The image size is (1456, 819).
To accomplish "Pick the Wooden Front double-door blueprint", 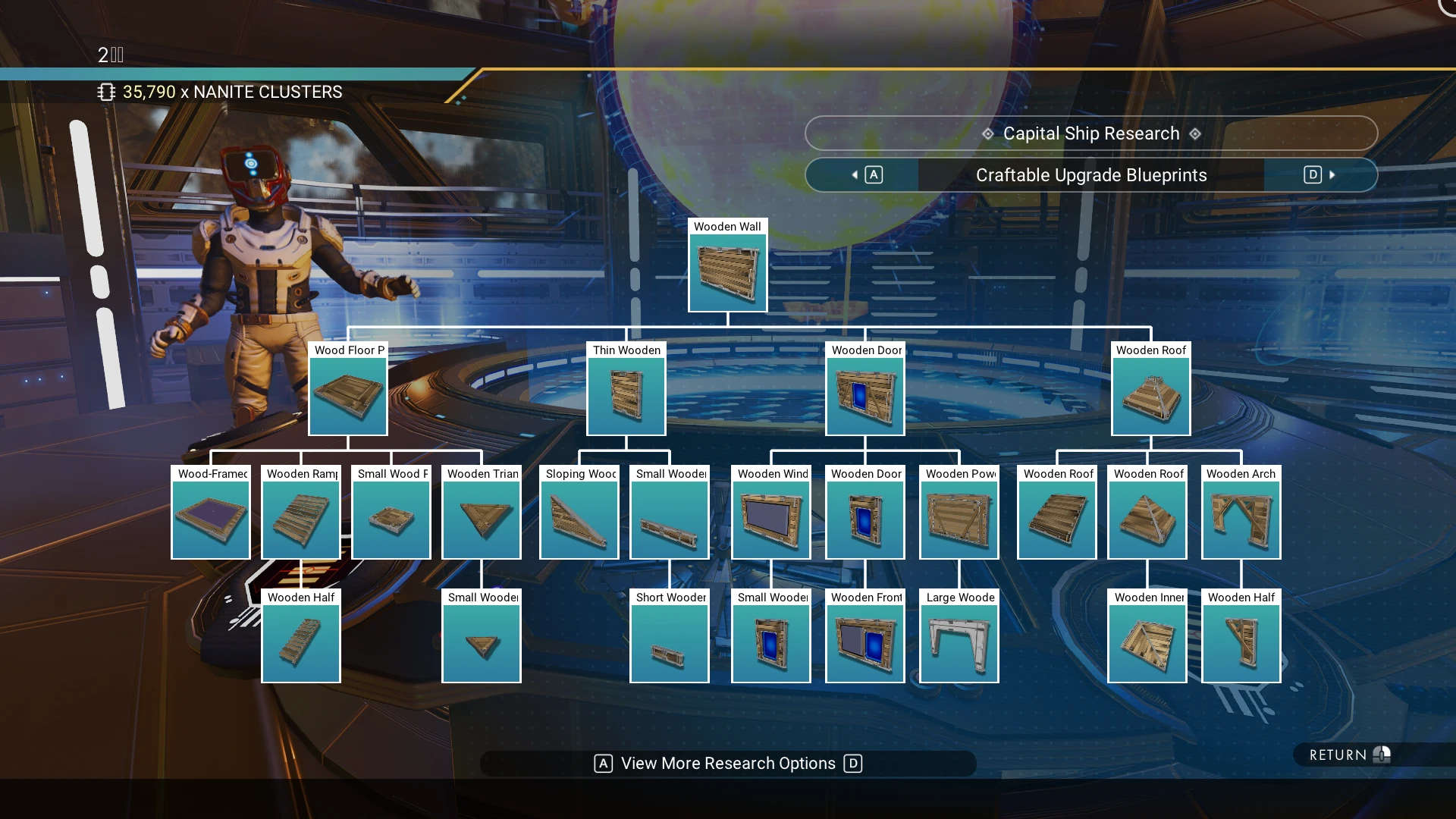I will [865, 642].
